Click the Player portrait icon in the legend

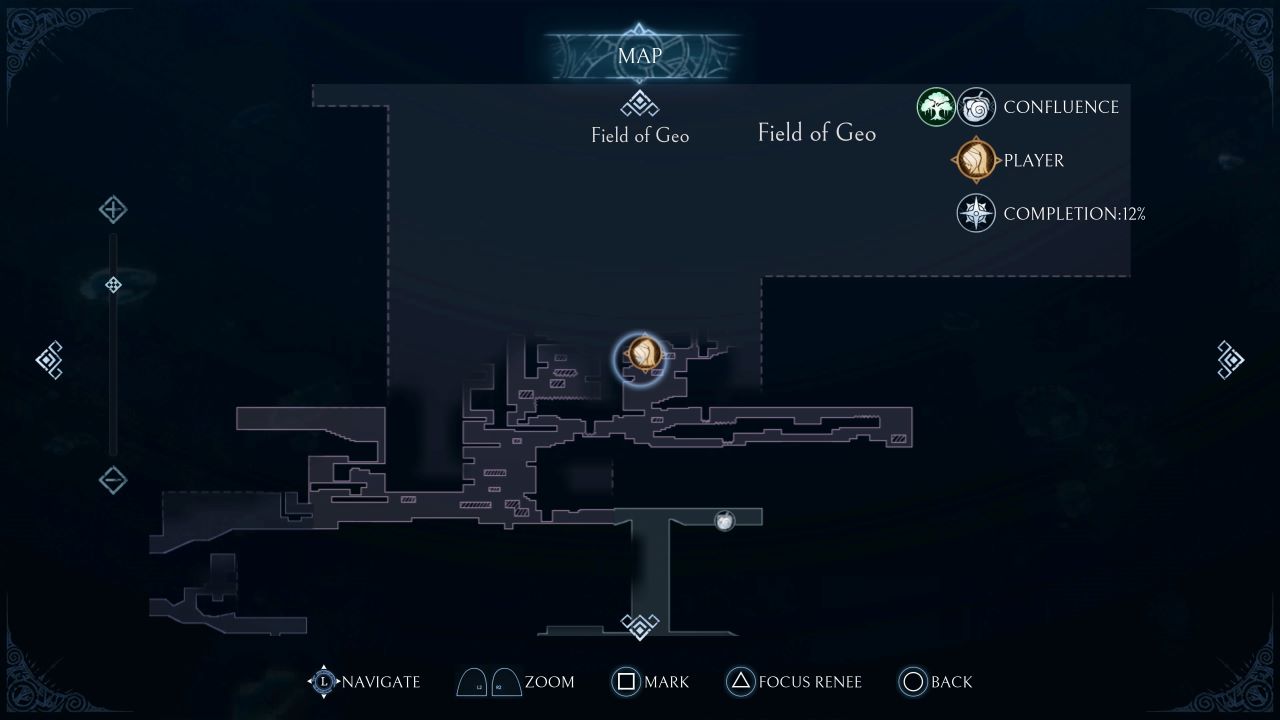976,160
